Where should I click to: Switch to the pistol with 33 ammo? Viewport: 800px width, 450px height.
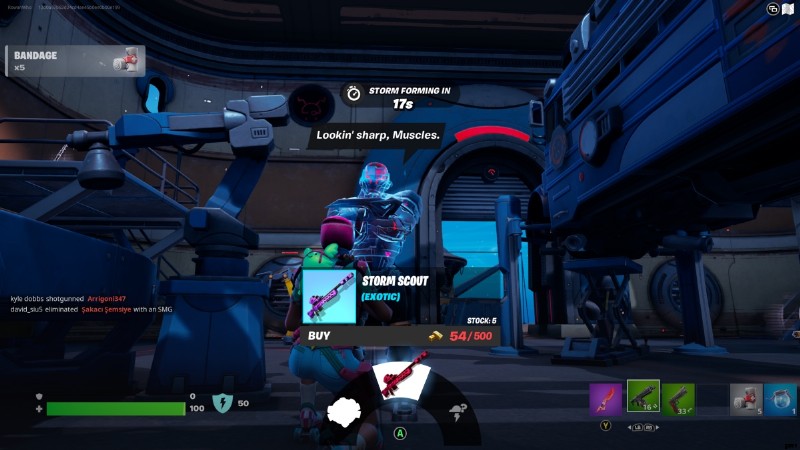678,399
